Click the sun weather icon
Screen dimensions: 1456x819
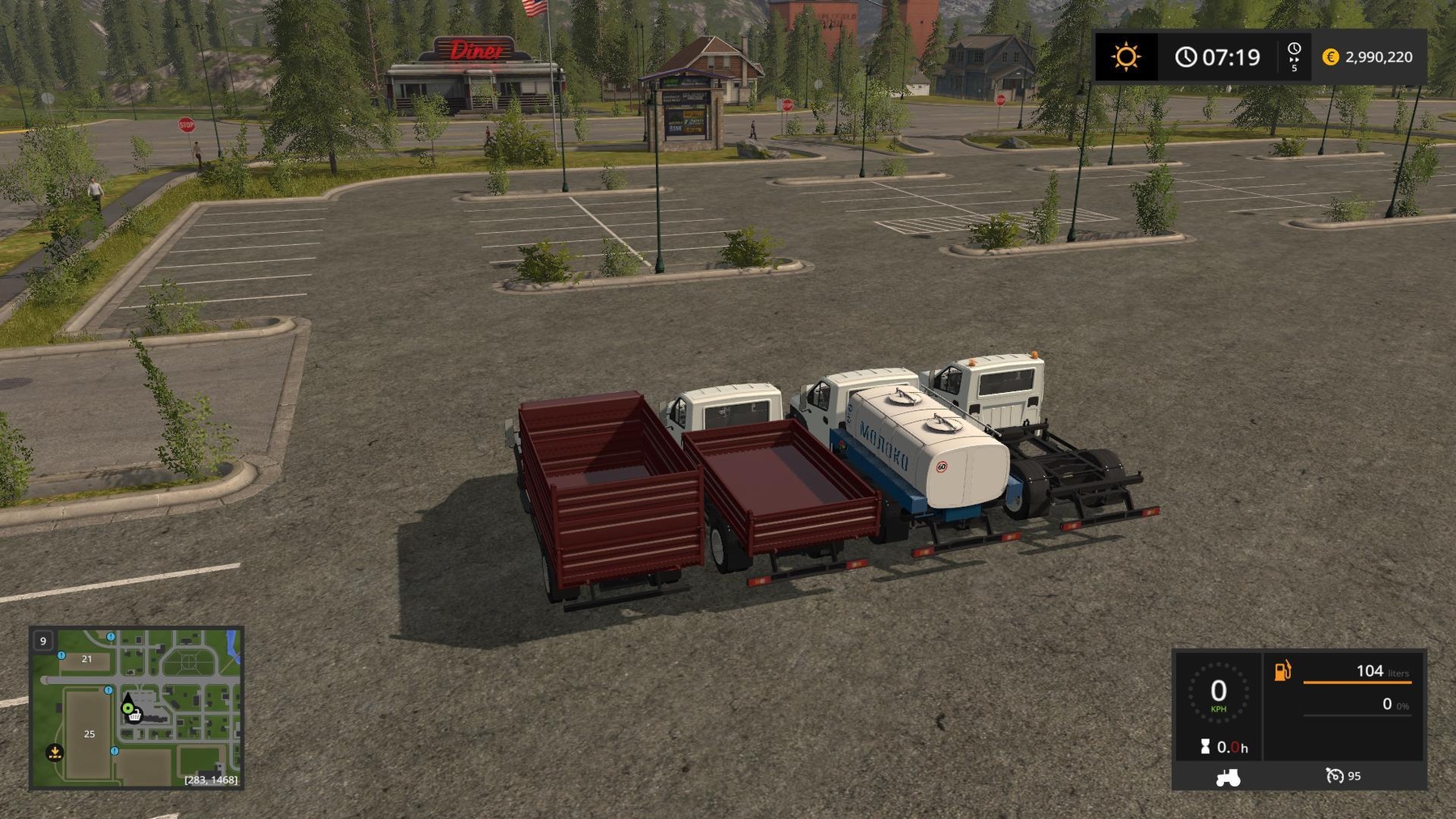click(x=1125, y=57)
